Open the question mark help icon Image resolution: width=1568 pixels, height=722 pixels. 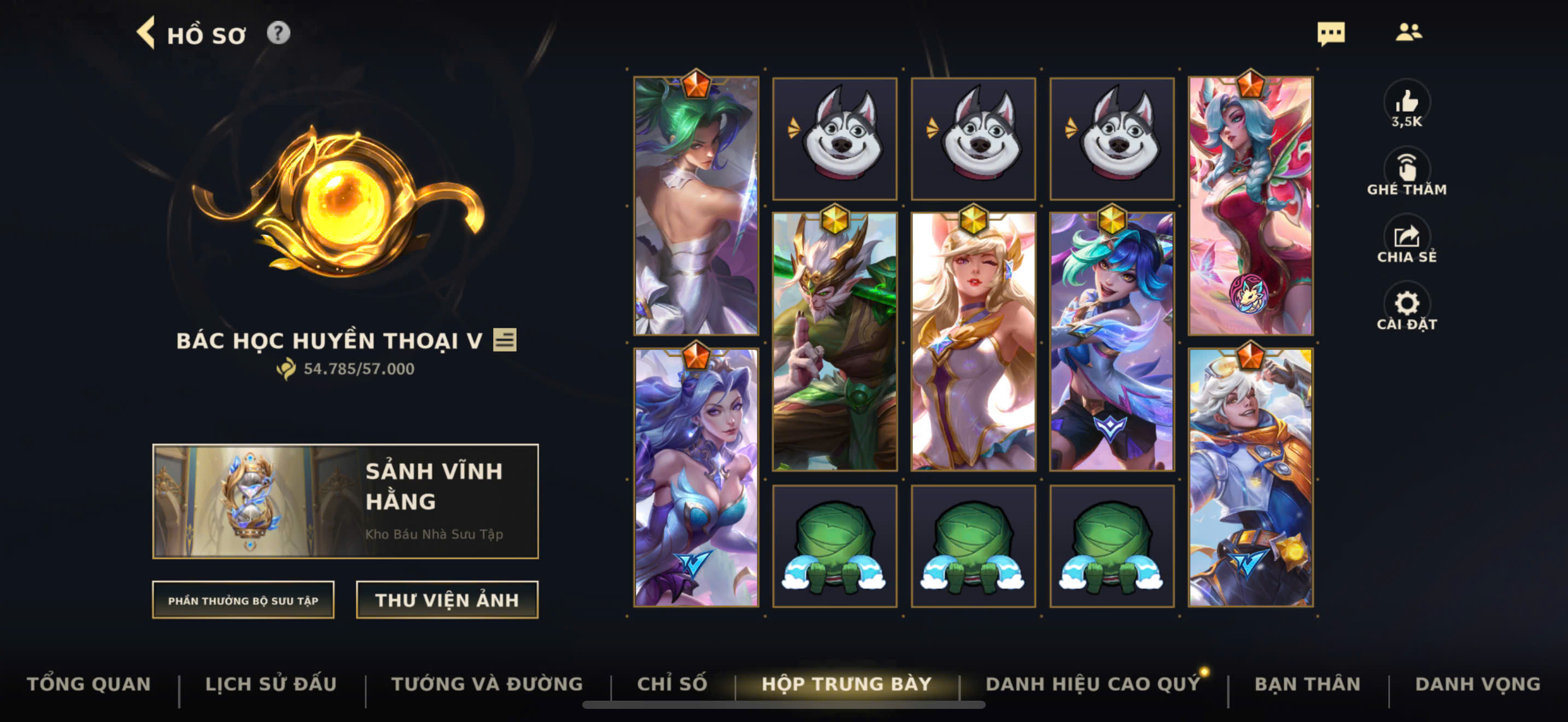click(x=278, y=33)
